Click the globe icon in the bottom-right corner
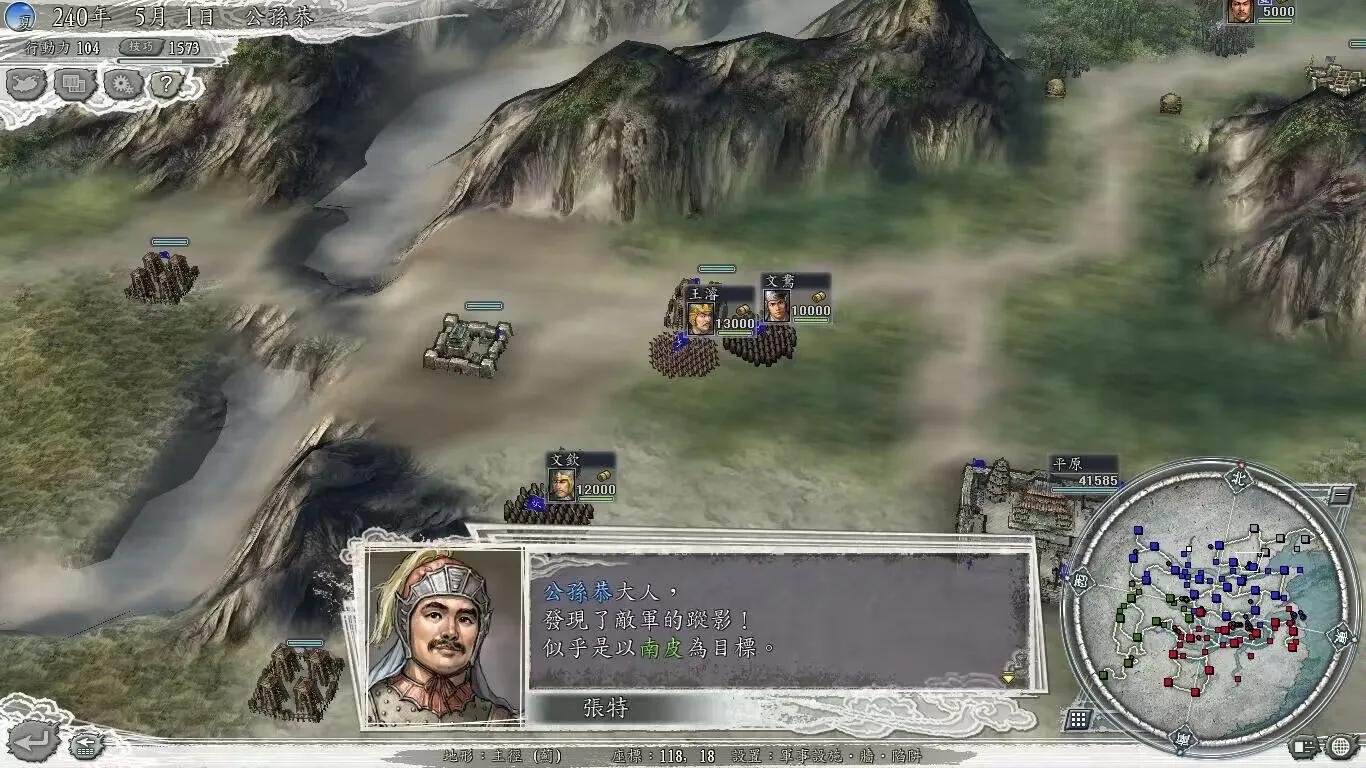This screenshot has height=768, width=1366. click(x=1340, y=746)
